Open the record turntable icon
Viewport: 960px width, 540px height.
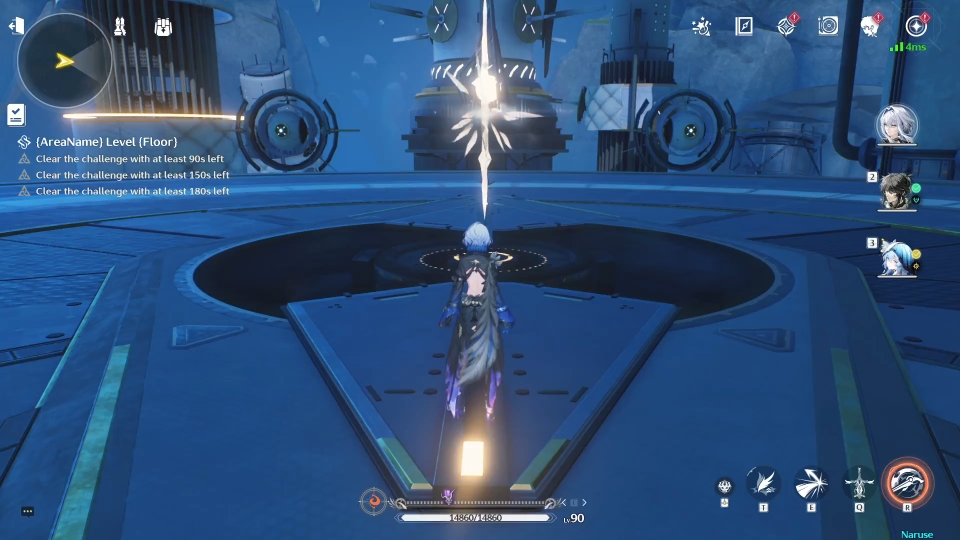828,27
